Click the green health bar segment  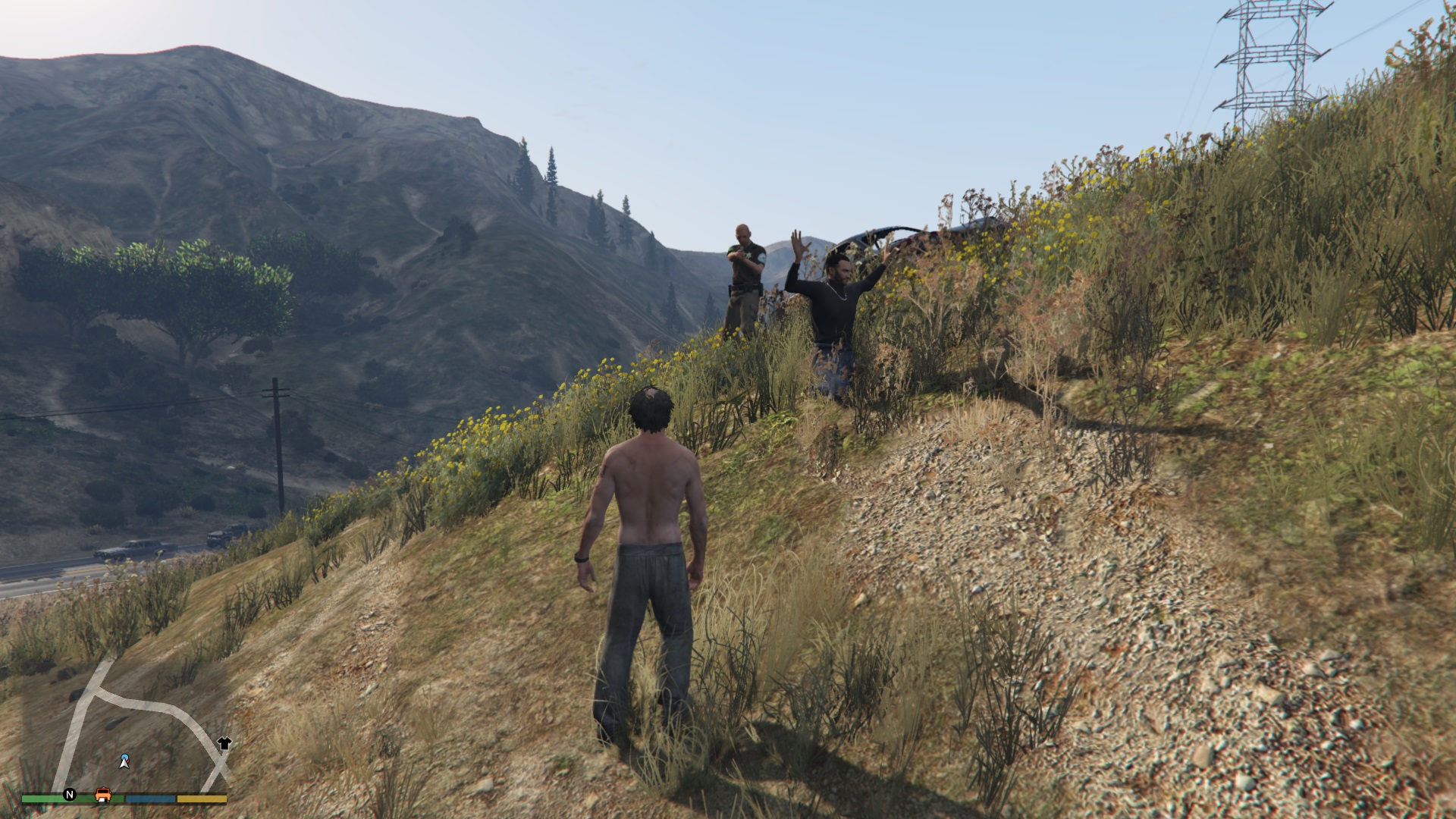pos(42,799)
